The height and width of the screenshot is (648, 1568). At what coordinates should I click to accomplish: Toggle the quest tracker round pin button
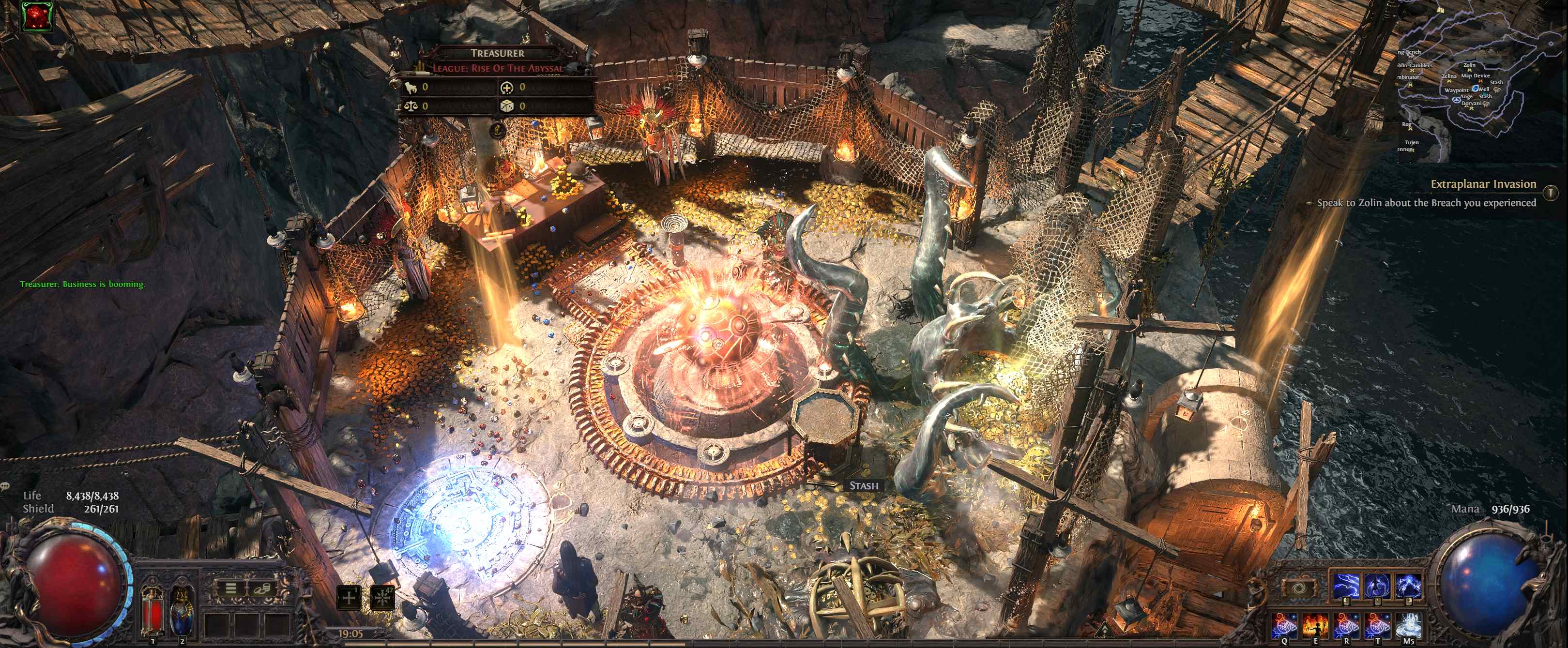click(1552, 193)
